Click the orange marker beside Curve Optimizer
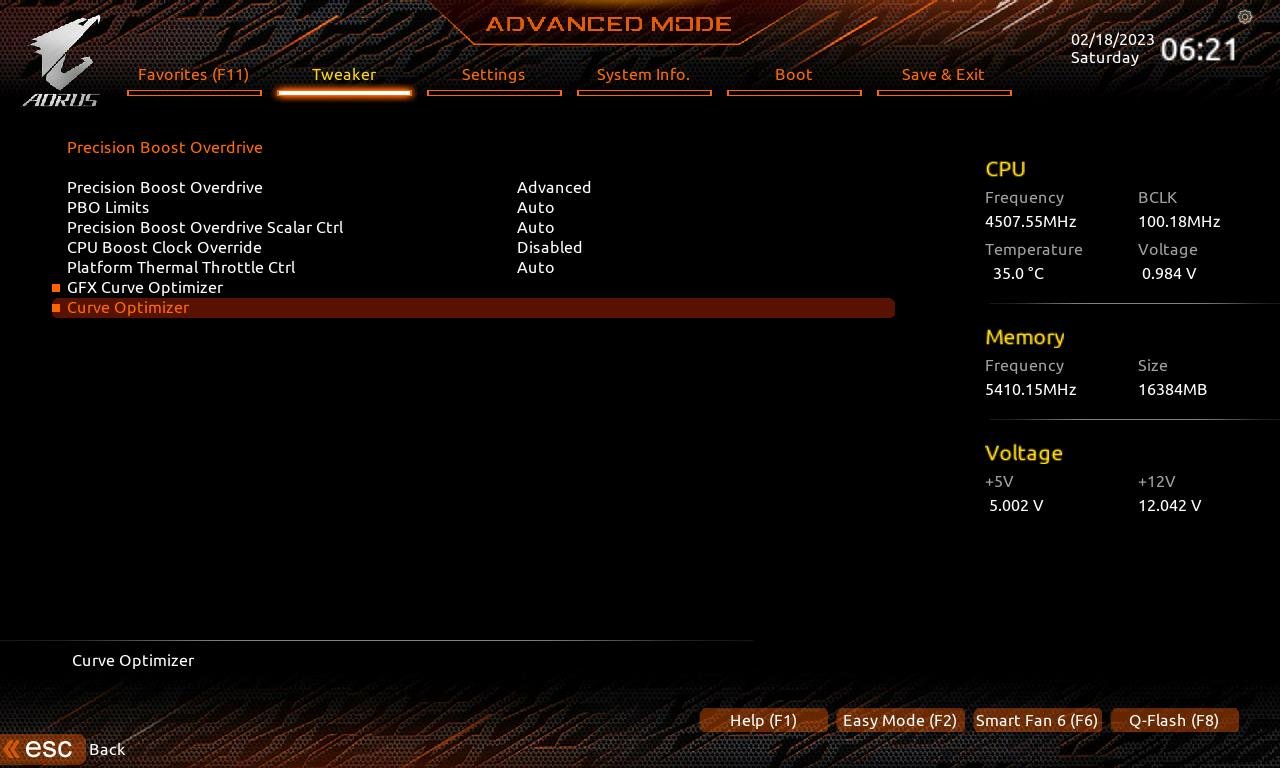1280x768 pixels. coord(55,308)
